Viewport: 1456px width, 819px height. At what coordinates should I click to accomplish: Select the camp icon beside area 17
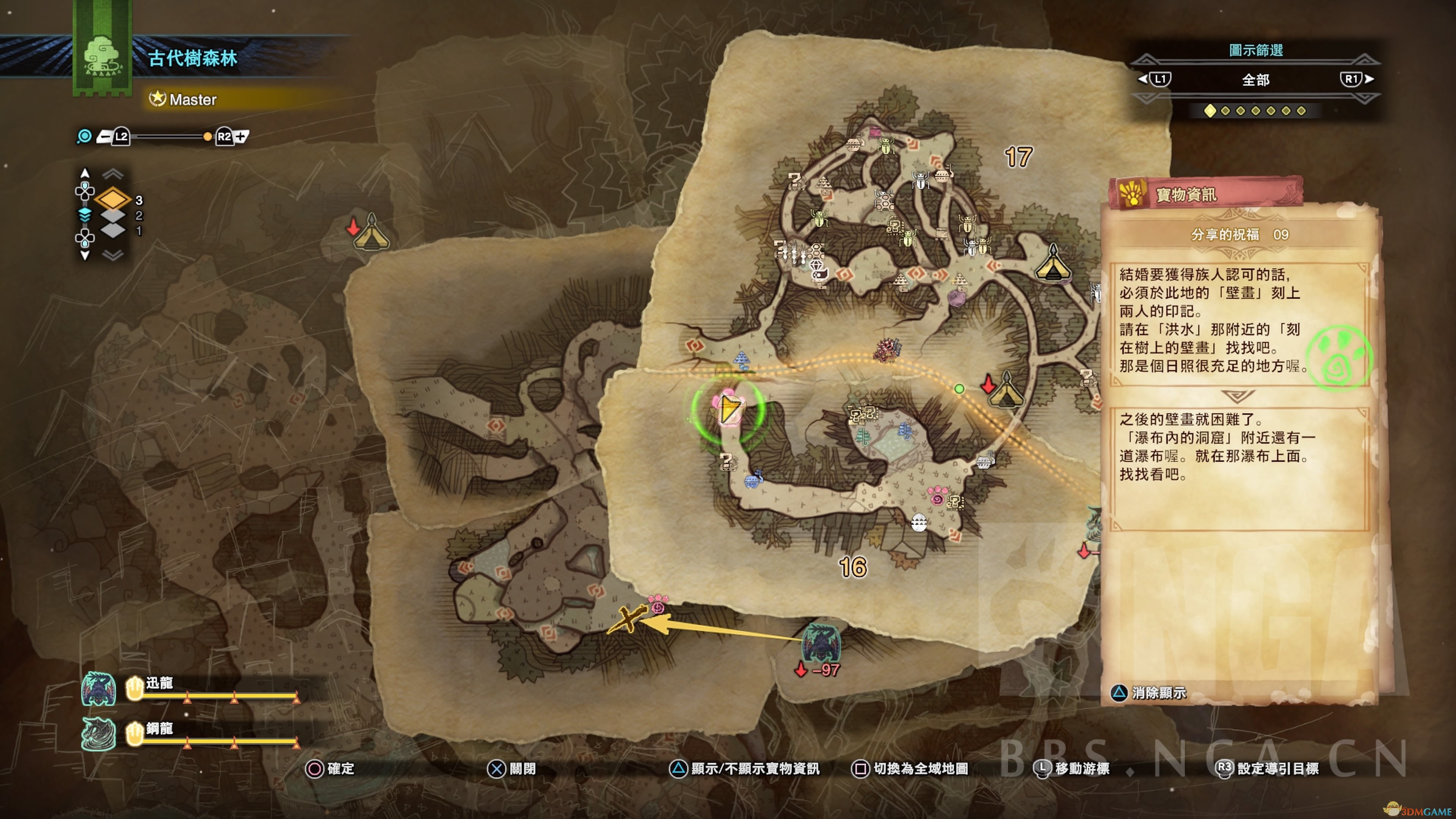click(x=1053, y=264)
